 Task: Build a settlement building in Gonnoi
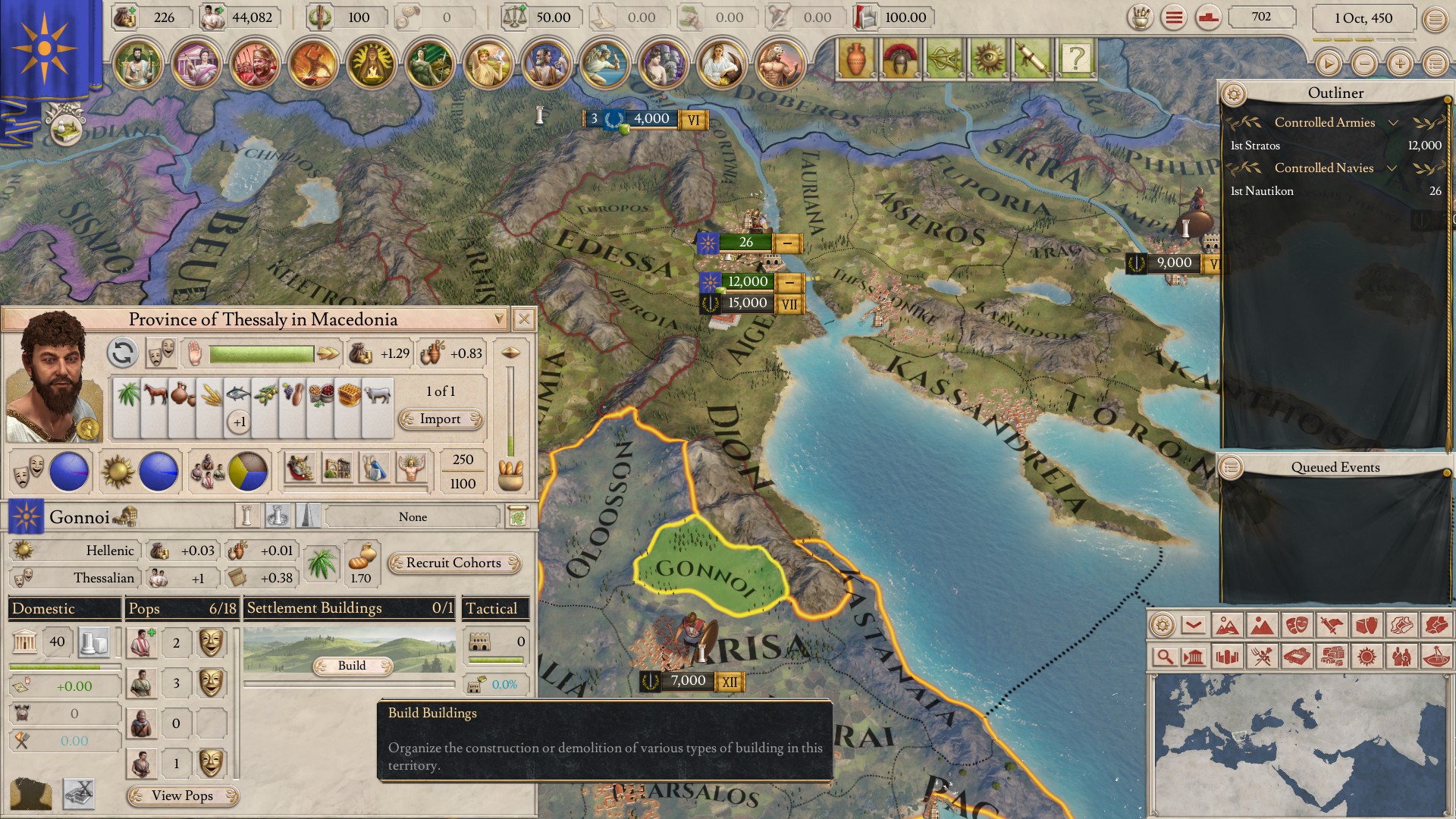click(x=352, y=665)
